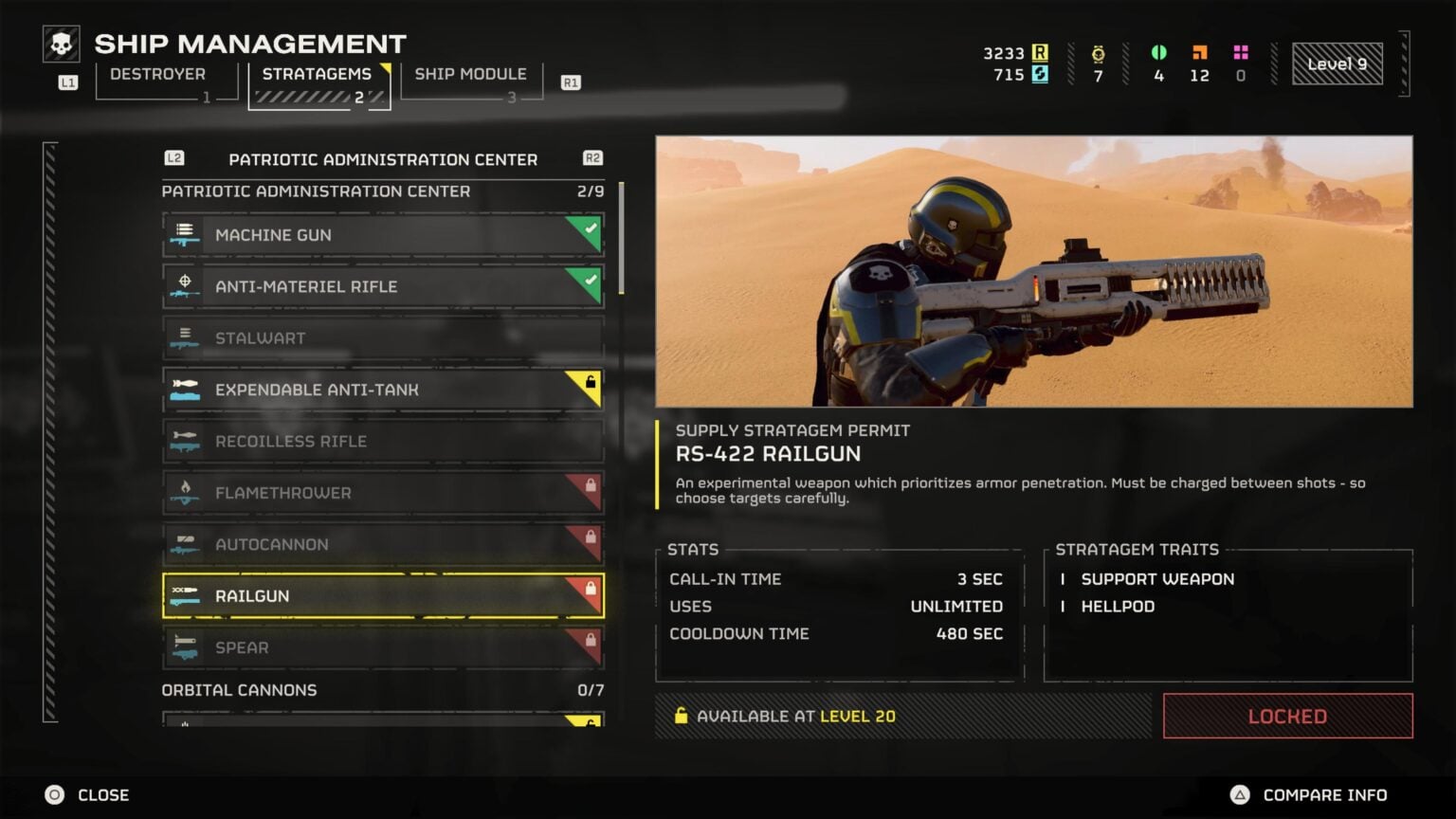The width and height of the screenshot is (1456, 819).
Task: Click the Patriotic Administration Center category header
Action: 383,159
